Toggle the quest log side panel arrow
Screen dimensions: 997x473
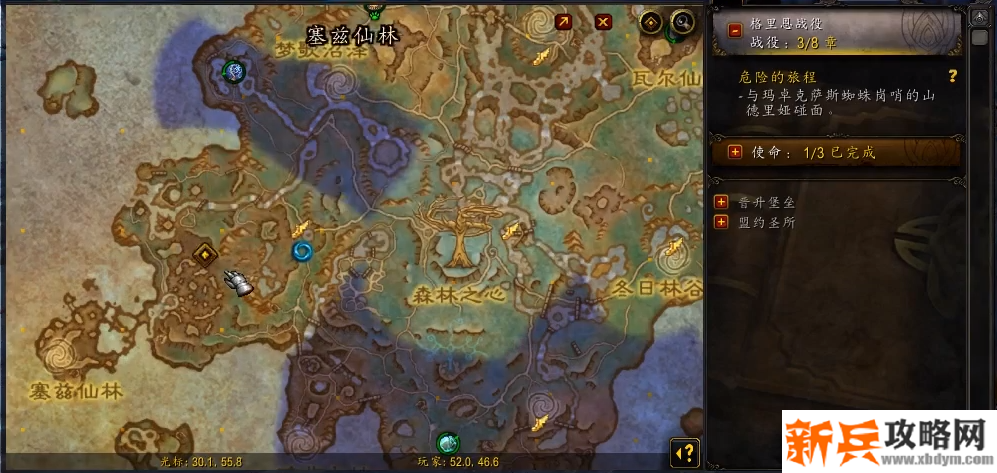point(685,452)
